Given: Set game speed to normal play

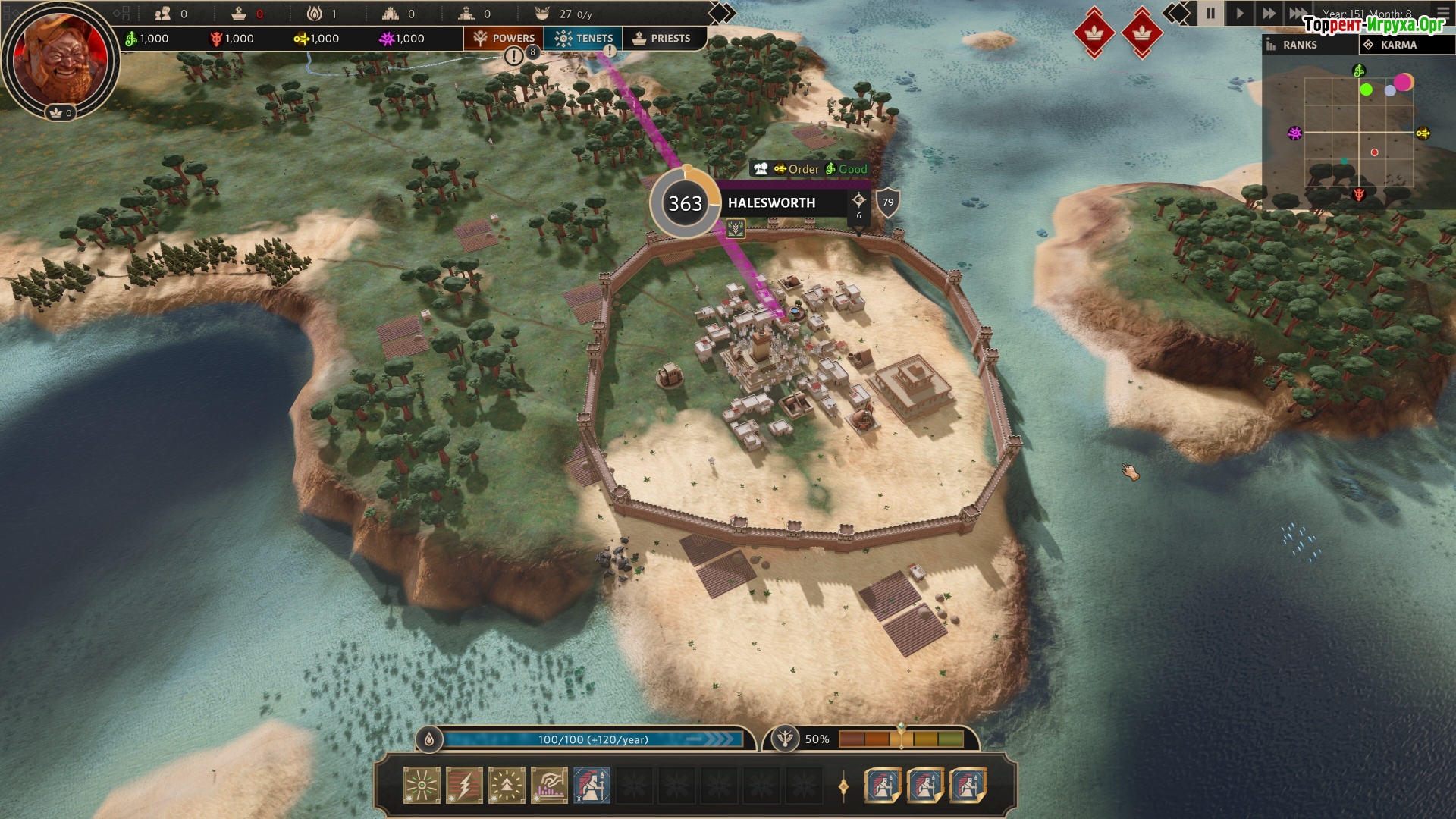Looking at the screenshot, I should 1239,13.
